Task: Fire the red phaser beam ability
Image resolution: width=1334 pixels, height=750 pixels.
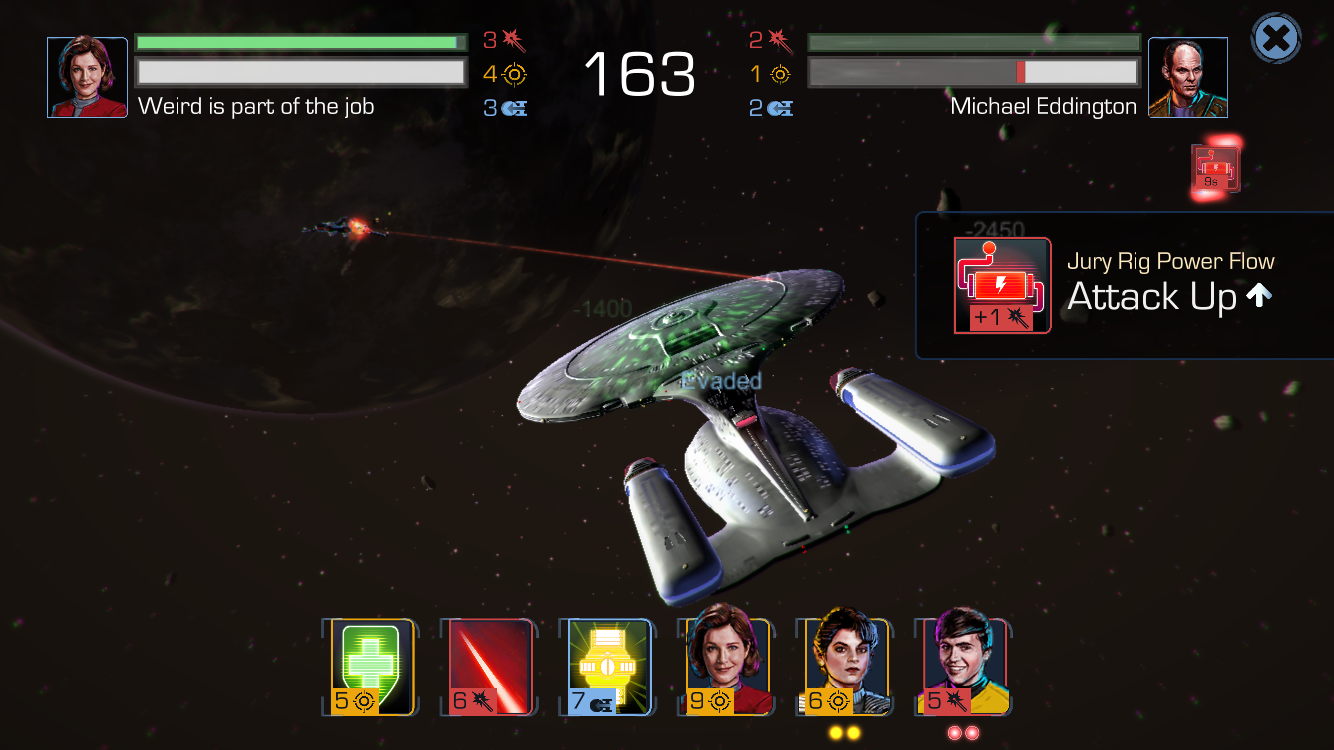Action: click(491, 668)
